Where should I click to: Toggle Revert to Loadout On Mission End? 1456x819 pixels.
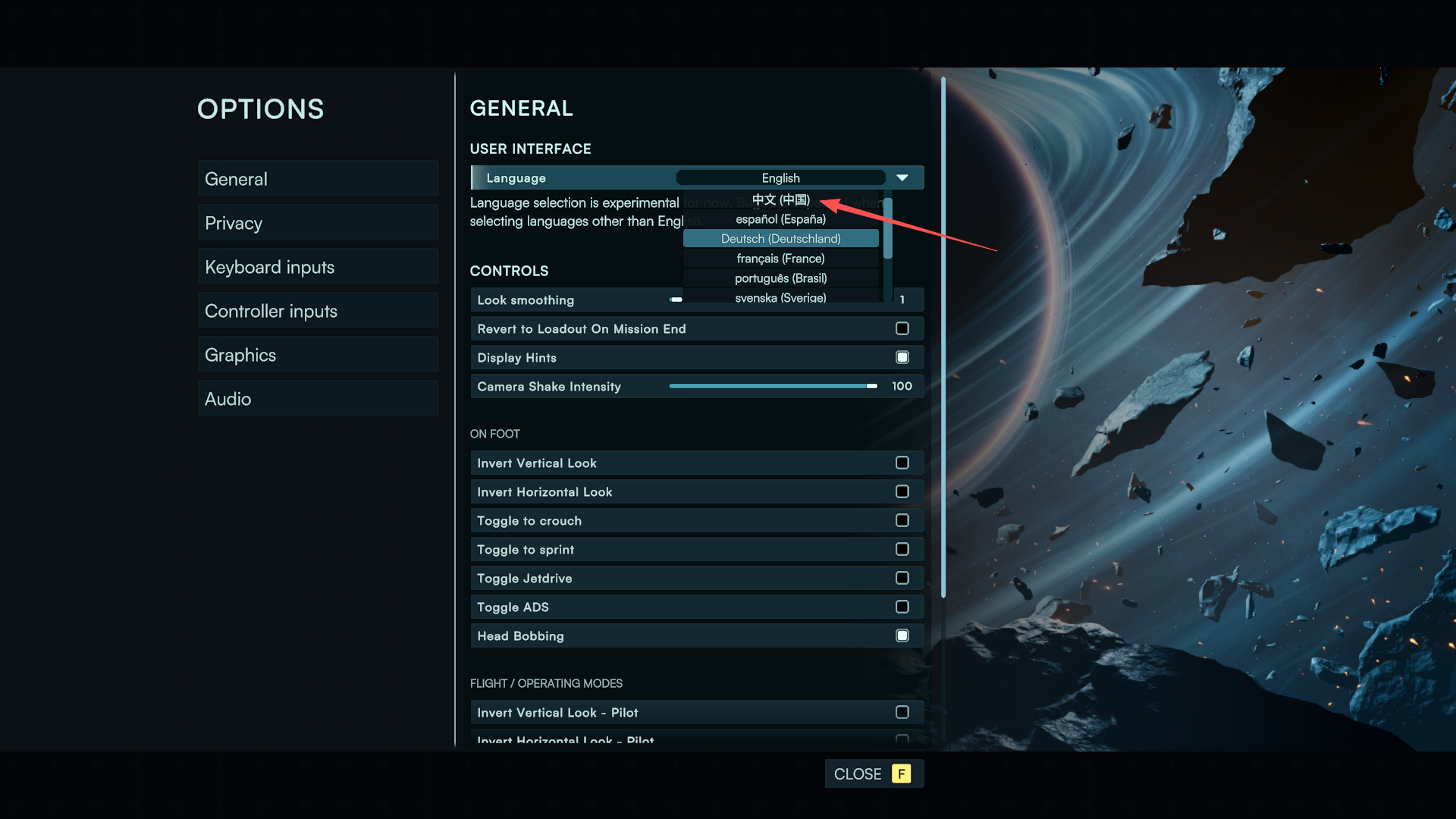[x=902, y=328]
